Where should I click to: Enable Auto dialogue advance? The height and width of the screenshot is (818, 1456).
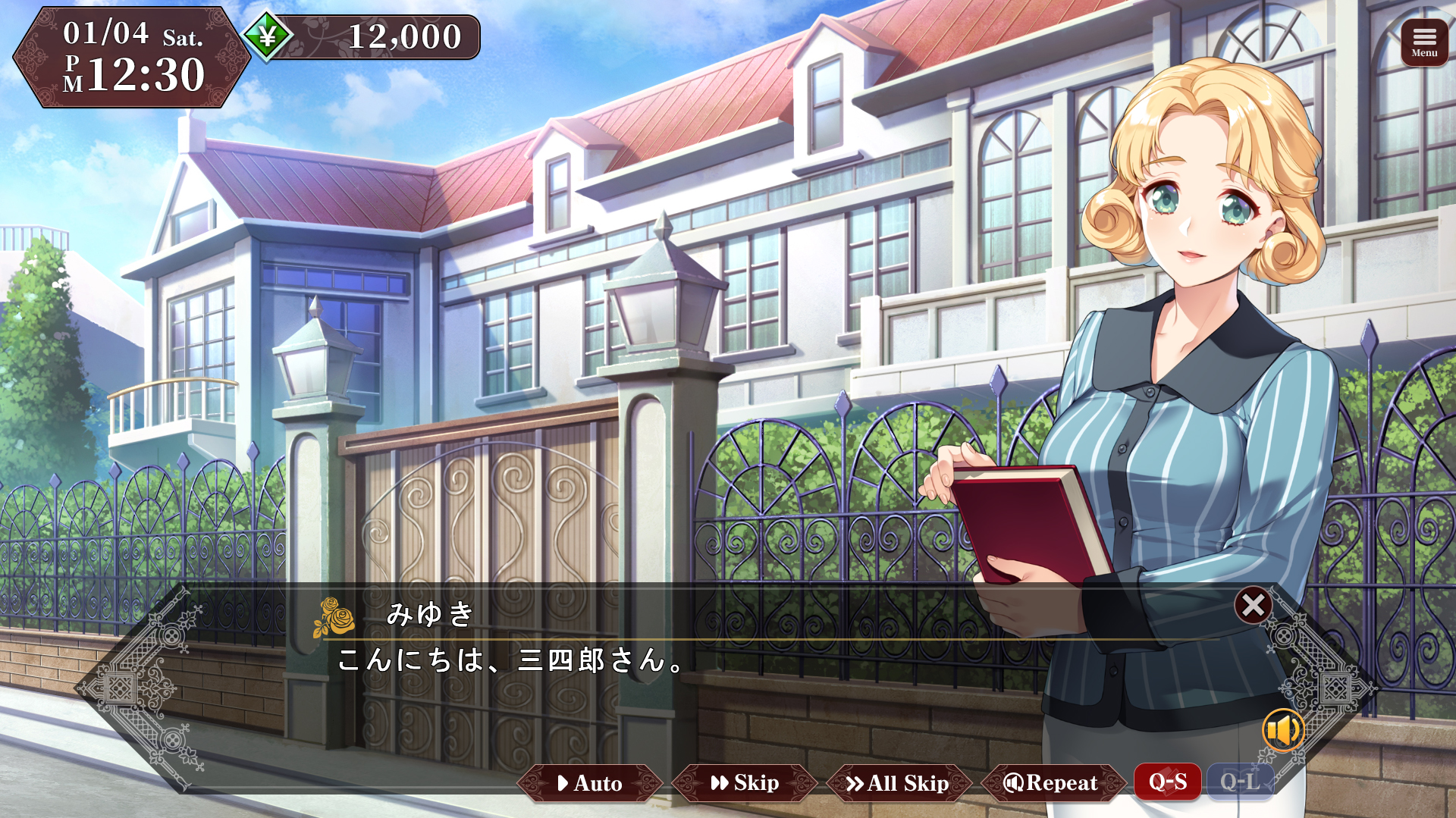(x=590, y=782)
